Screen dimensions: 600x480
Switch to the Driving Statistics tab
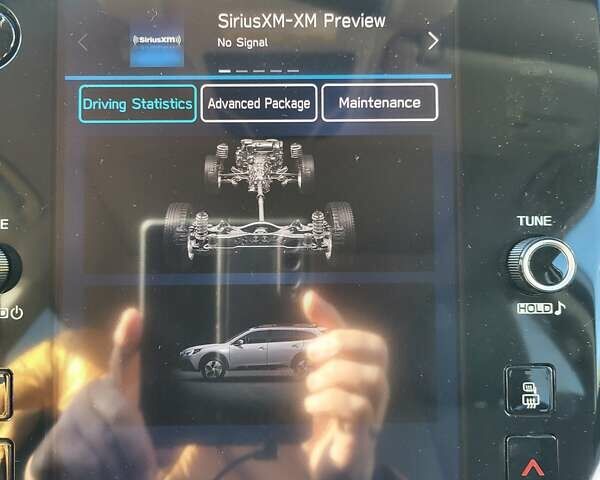click(137, 104)
